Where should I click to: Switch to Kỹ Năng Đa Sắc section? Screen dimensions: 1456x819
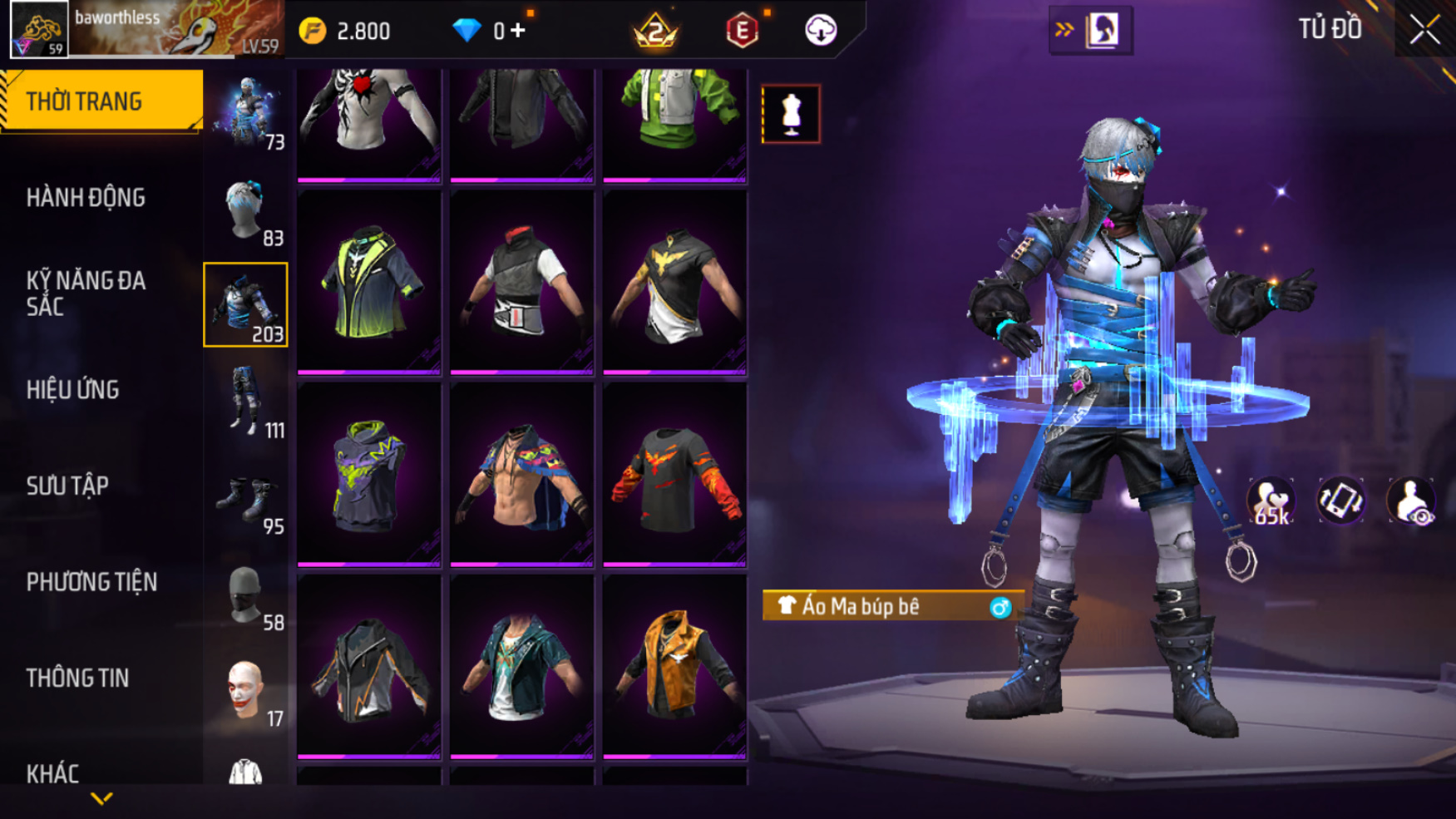click(86, 294)
